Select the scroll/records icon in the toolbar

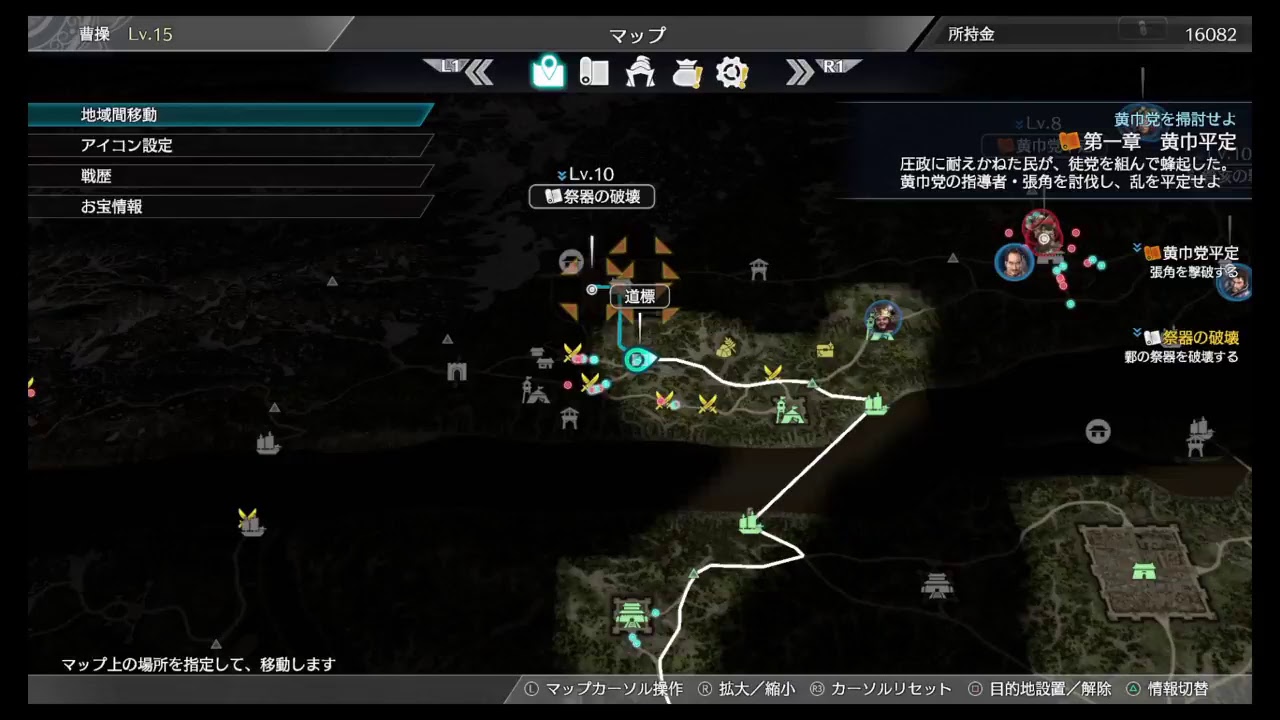coord(593,70)
